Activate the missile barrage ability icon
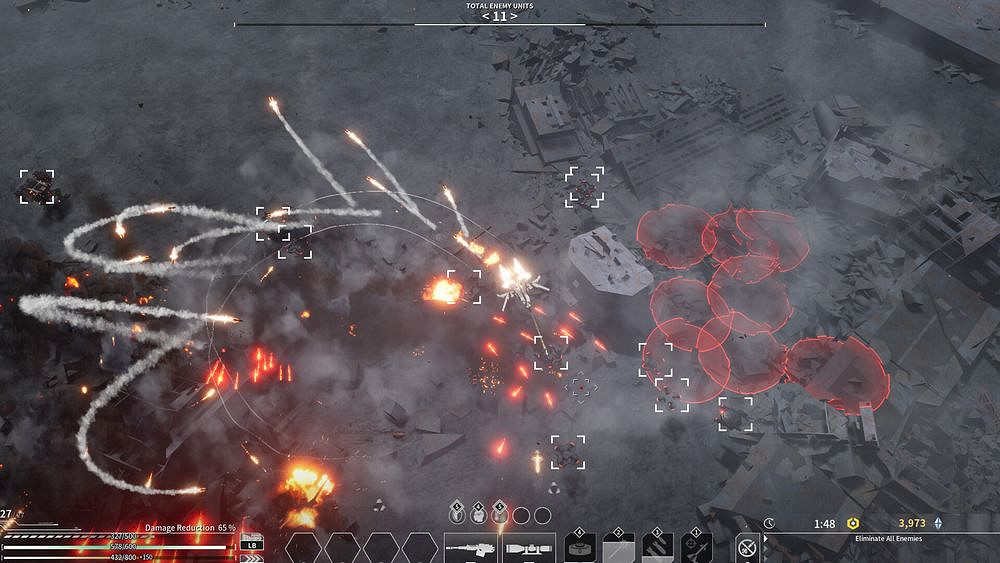1000x563 pixels. pos(657,548)
